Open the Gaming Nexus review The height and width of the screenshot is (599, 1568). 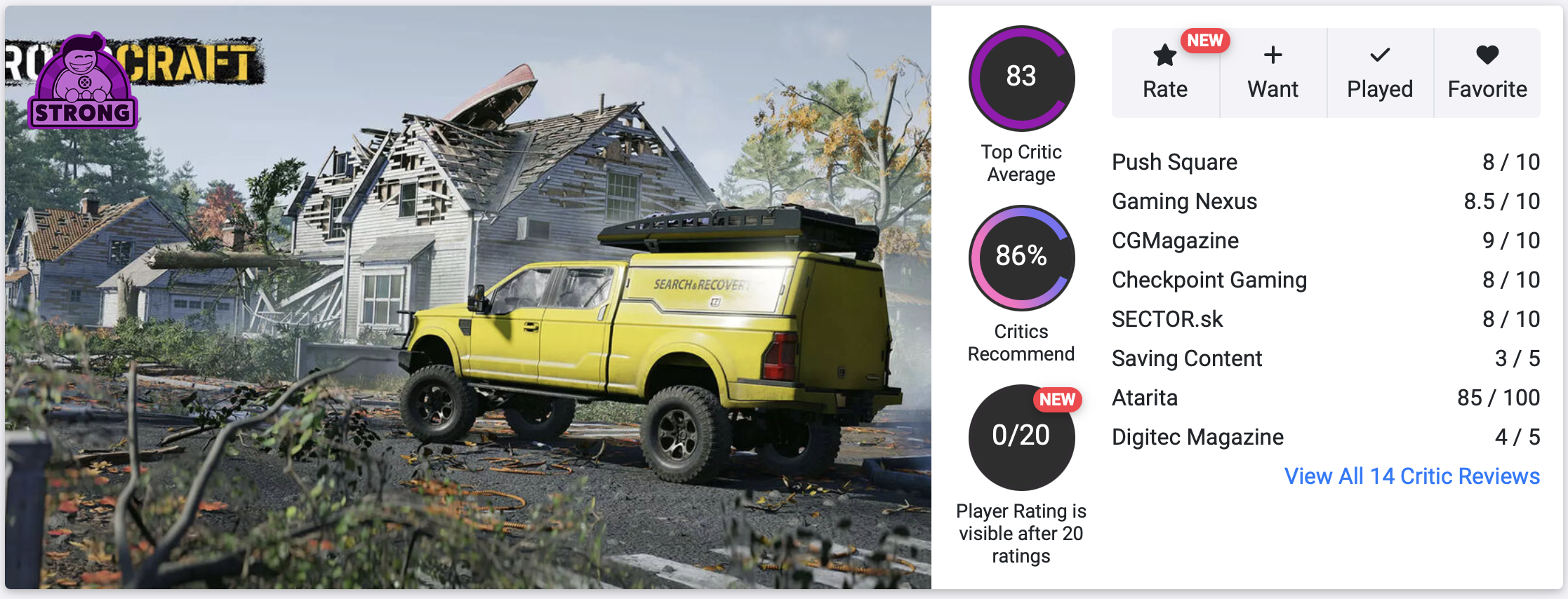[1184, 201]
